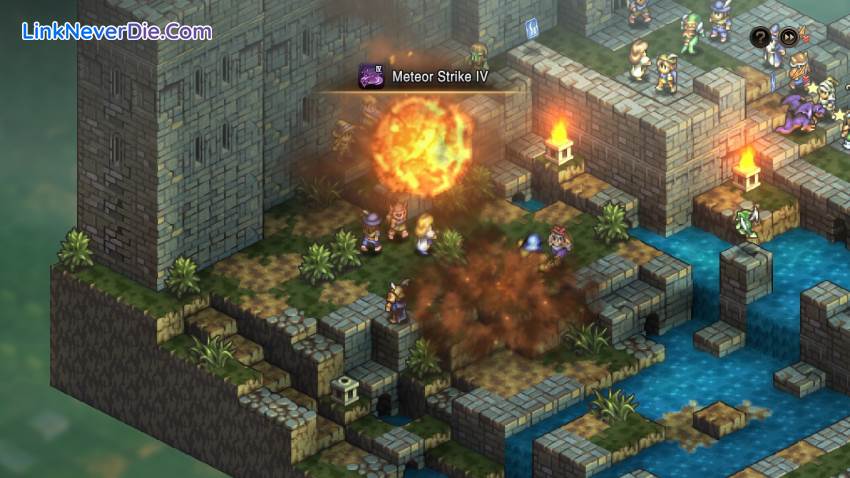Open the question mark help button
The height and width of the screenshot is (478, 850).
[760, 37]
